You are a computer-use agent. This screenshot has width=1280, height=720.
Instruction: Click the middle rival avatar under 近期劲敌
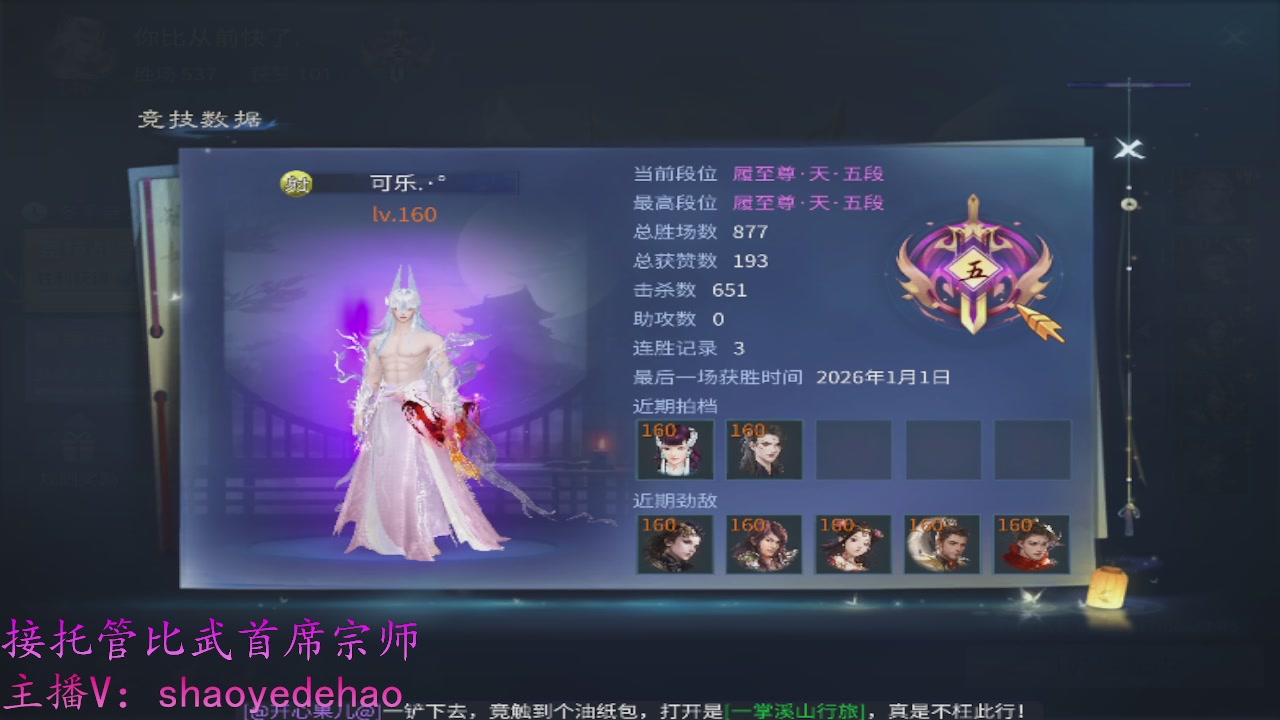coord(853,544)
